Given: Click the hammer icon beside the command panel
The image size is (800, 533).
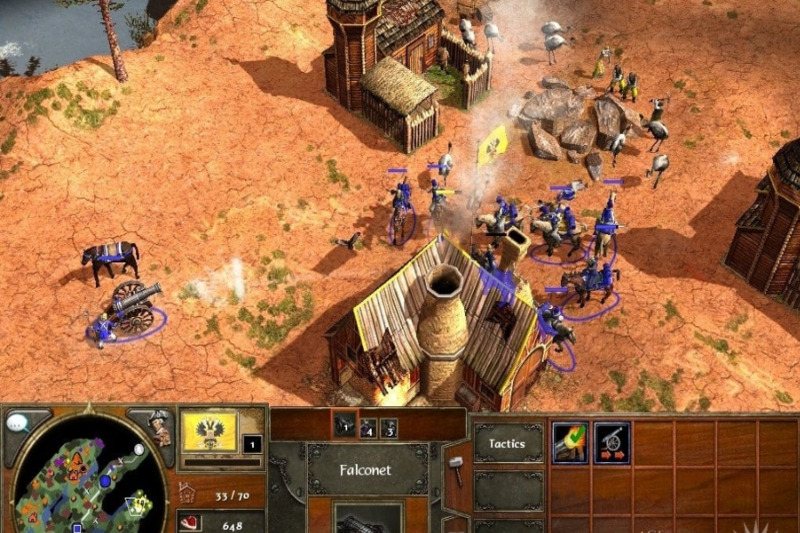Looking at the screenshot, I should [455, 463].
